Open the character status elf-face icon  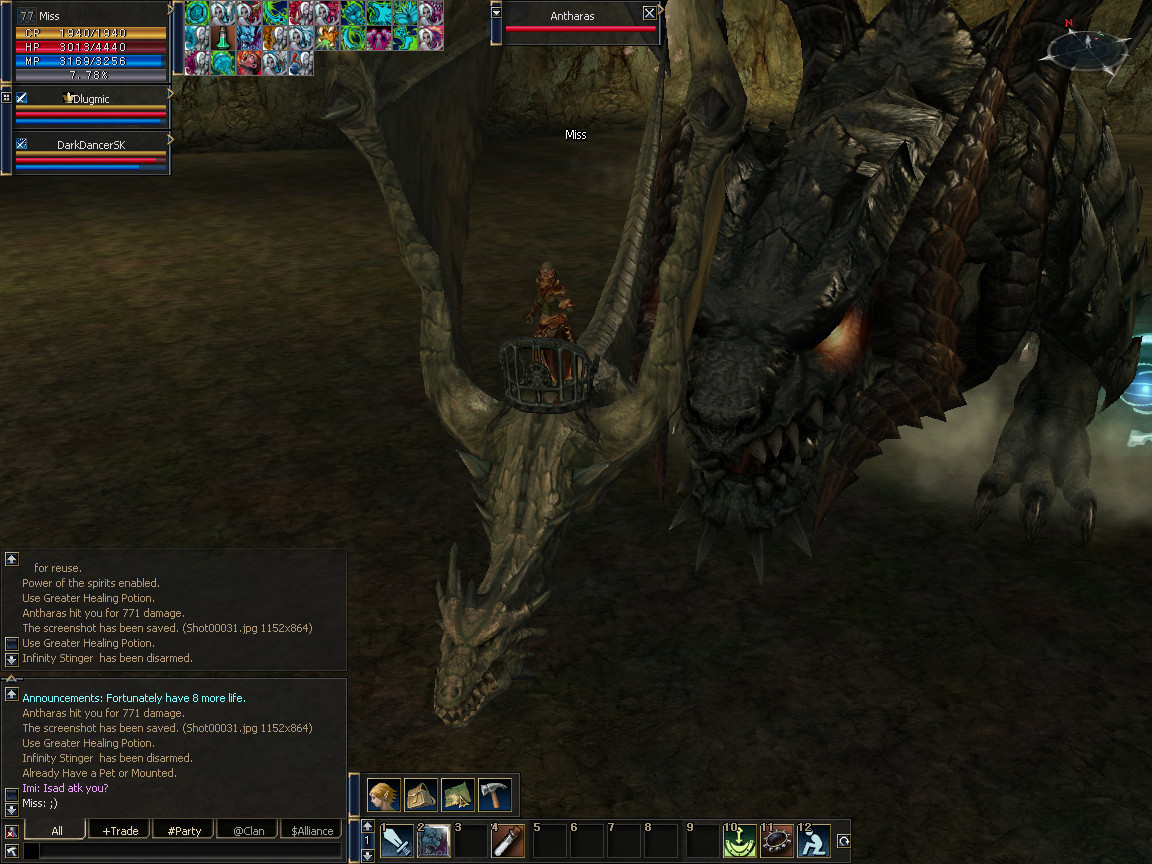pos(384,794)
